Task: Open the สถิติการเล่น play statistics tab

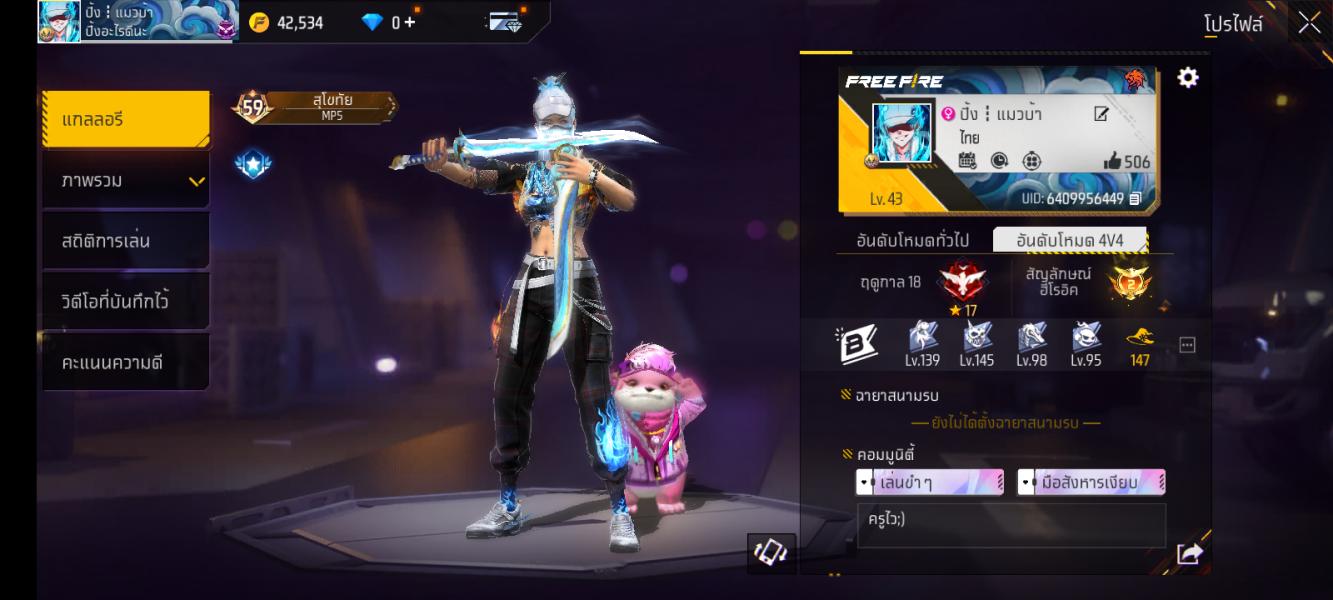Action: click(125, 241)
